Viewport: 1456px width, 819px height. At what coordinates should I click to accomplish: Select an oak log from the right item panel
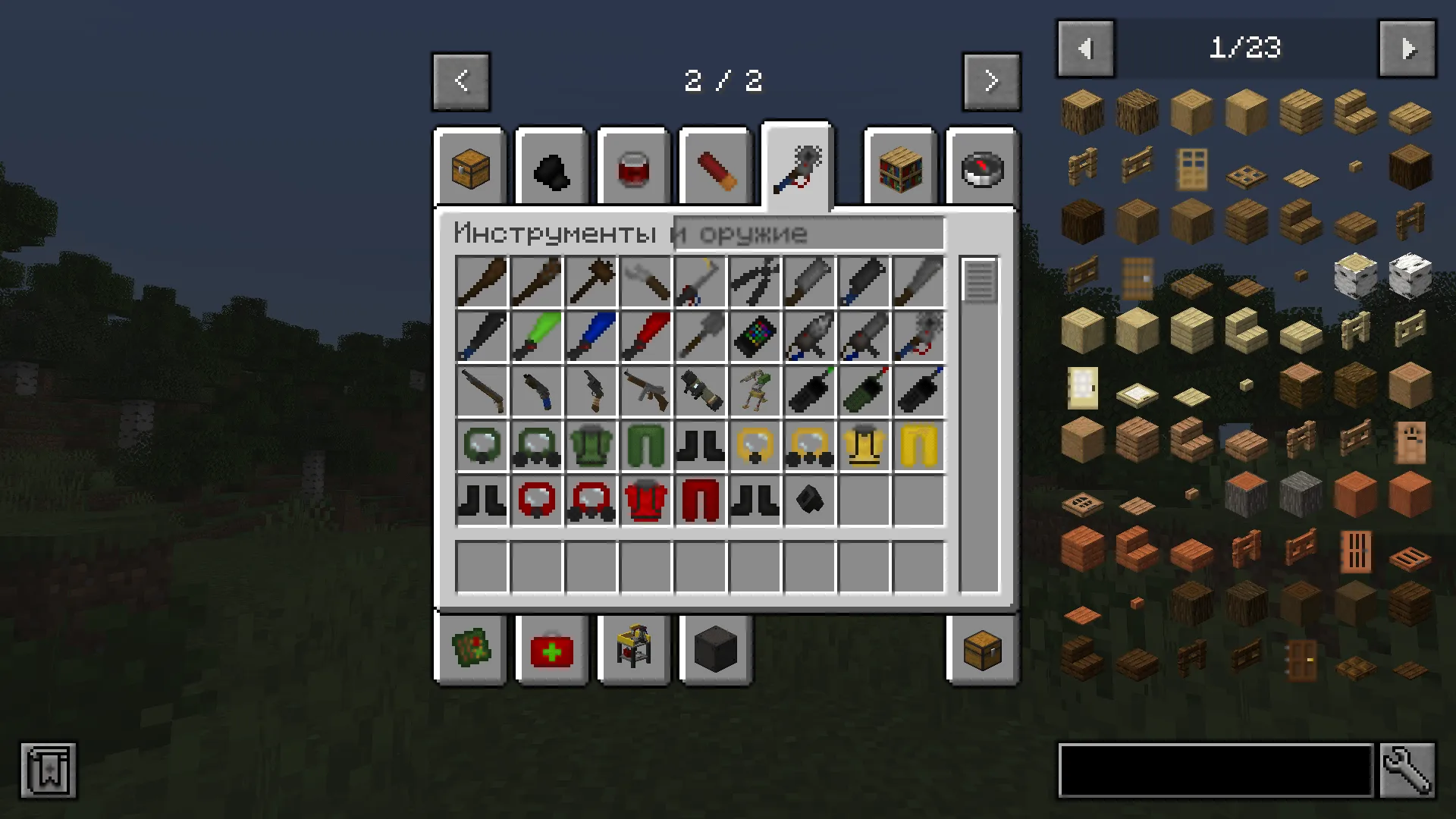coord(1082,111)
